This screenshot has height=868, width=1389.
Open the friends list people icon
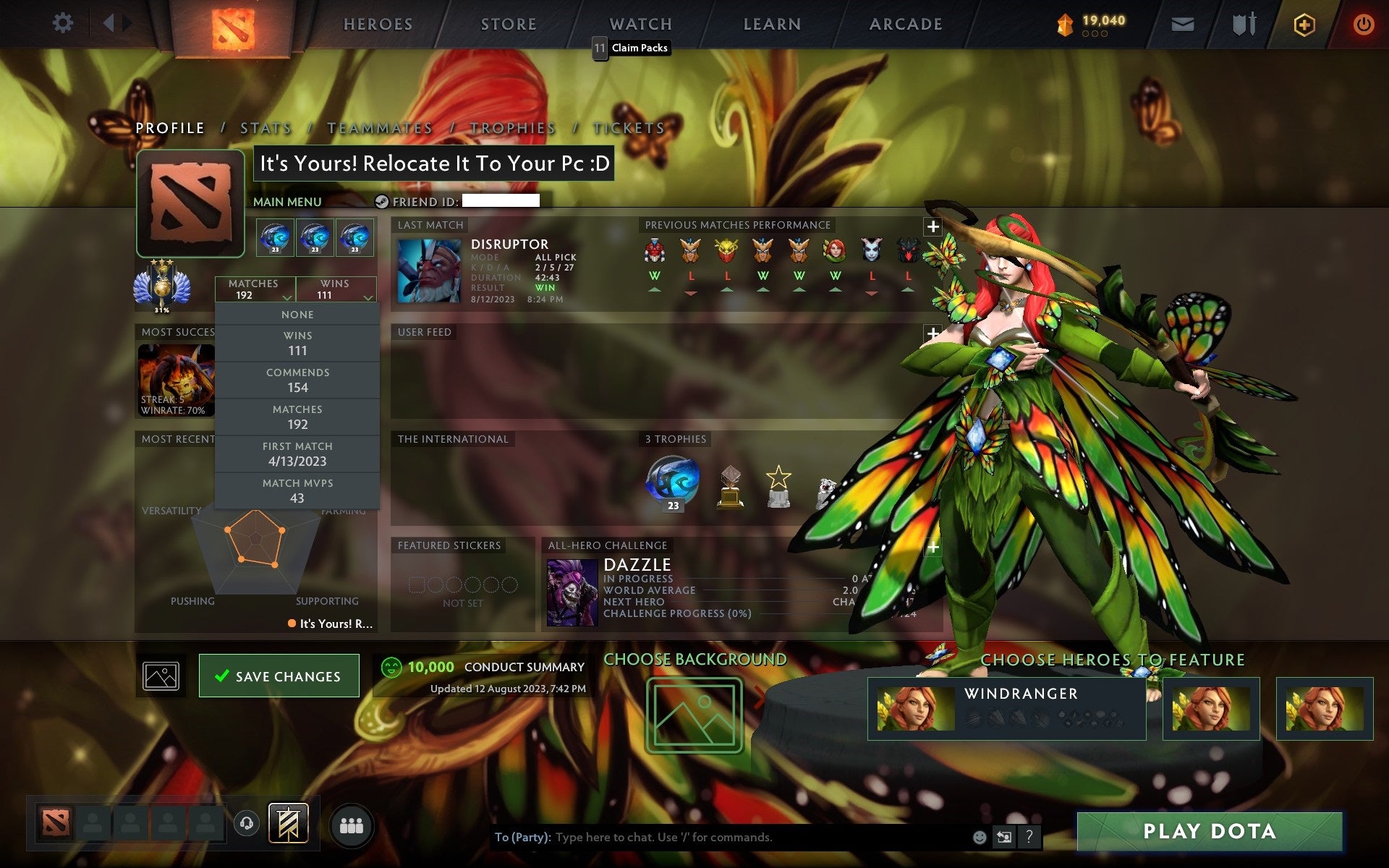tap(352, 823)
